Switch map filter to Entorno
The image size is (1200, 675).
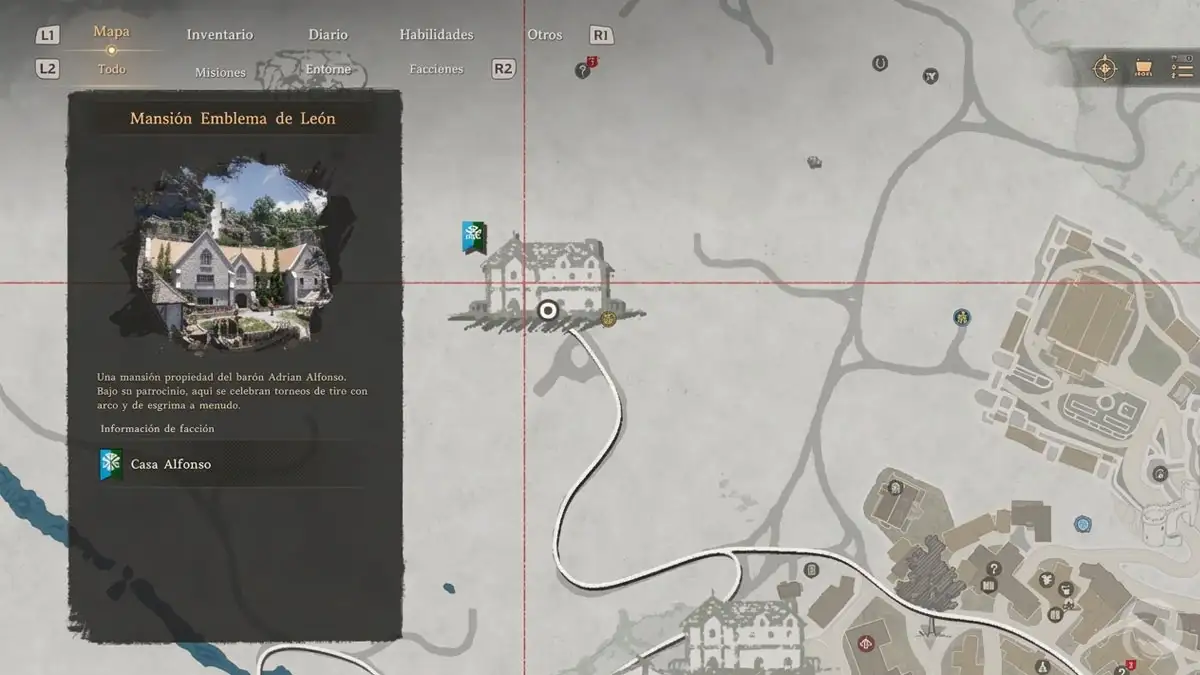click(x=328, y=70)
